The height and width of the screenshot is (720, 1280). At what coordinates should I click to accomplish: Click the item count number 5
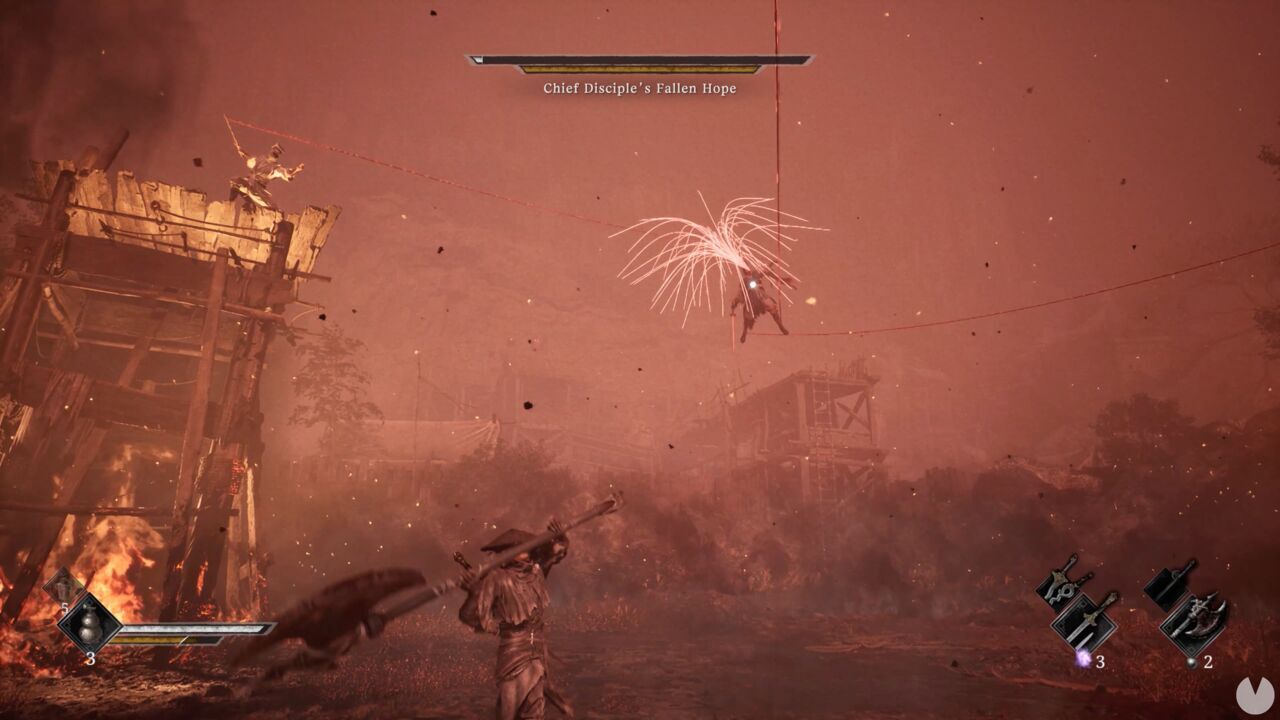pos(64,607)
